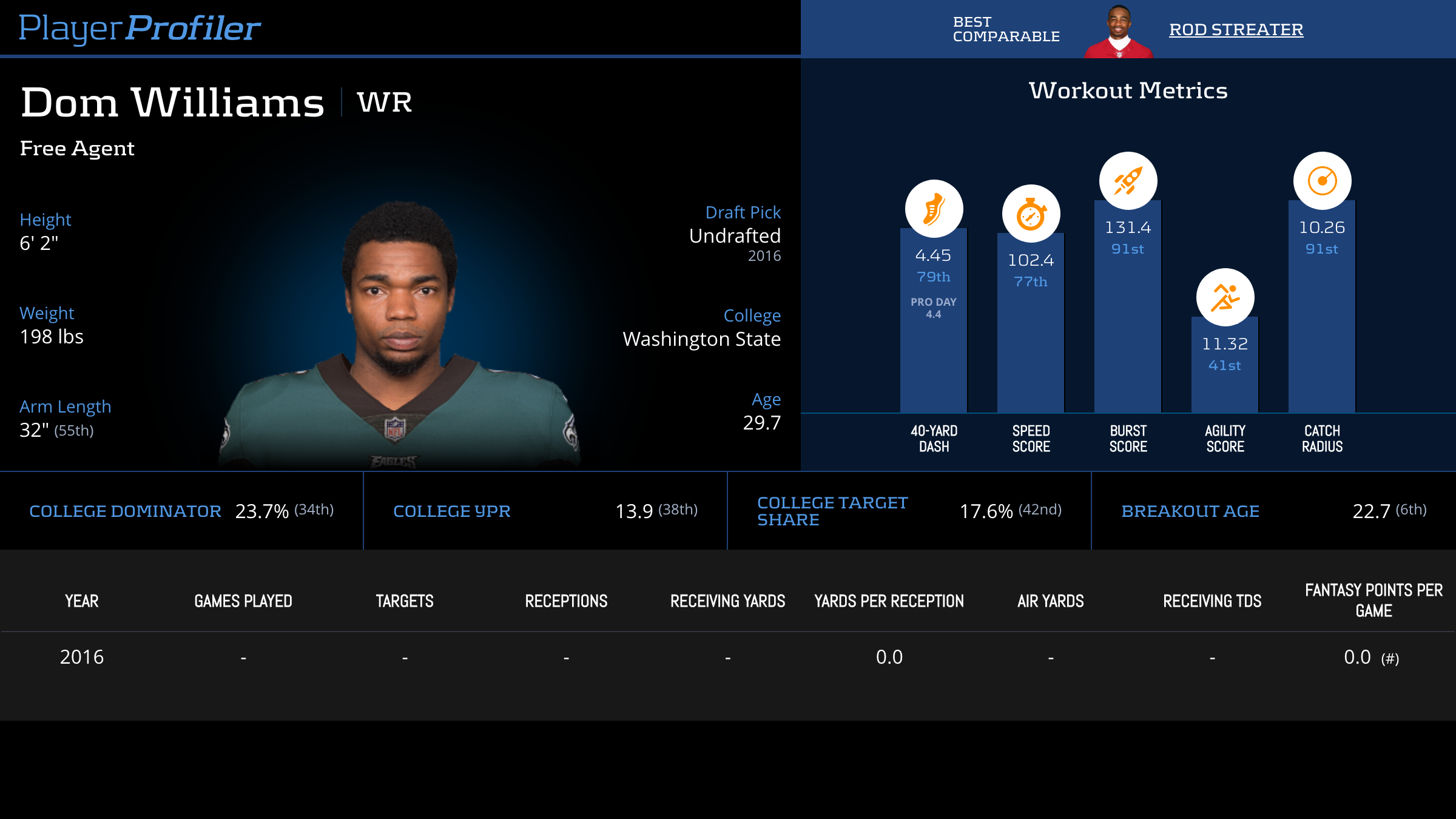Click the 40-yard dash shoe icon
This screenshot has height=819, width=1456.
pyautogui.click(x=934, y=209)
